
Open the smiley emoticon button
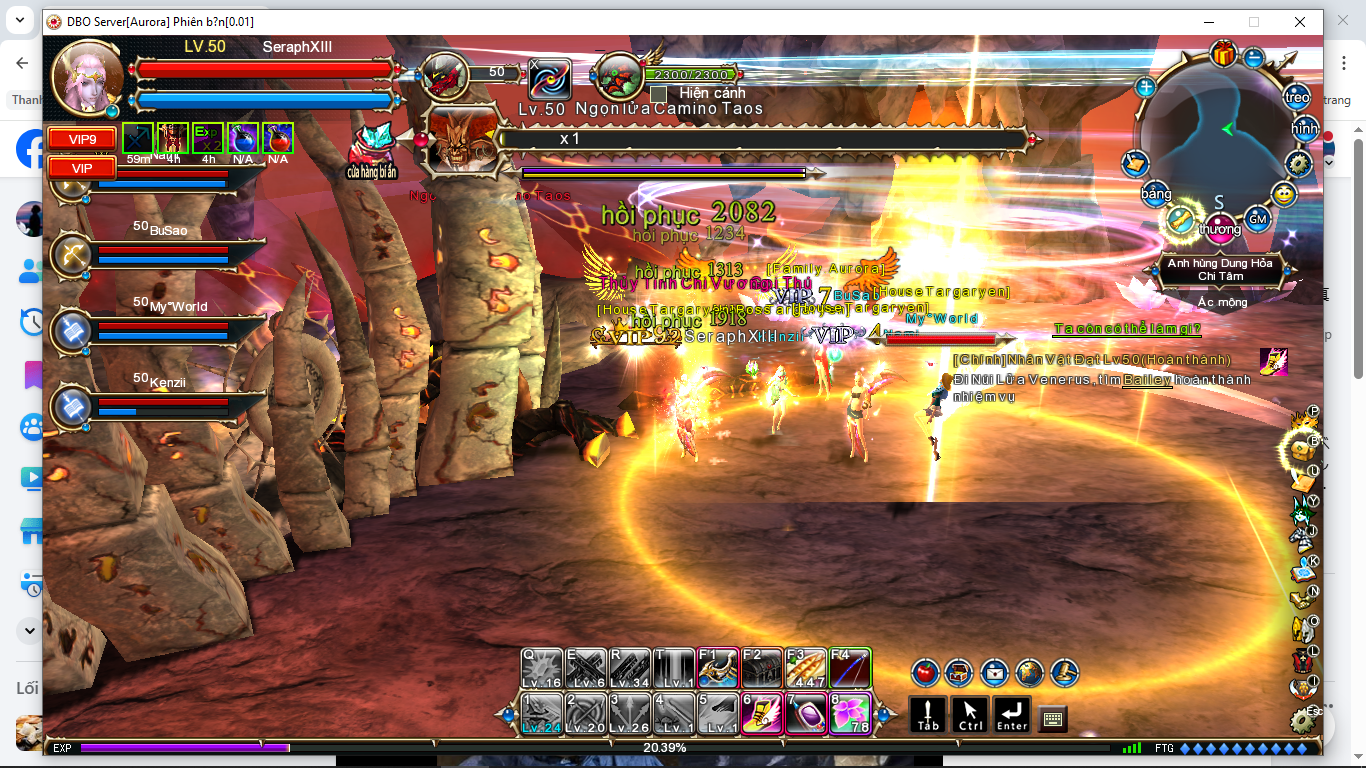point(1284,194)
